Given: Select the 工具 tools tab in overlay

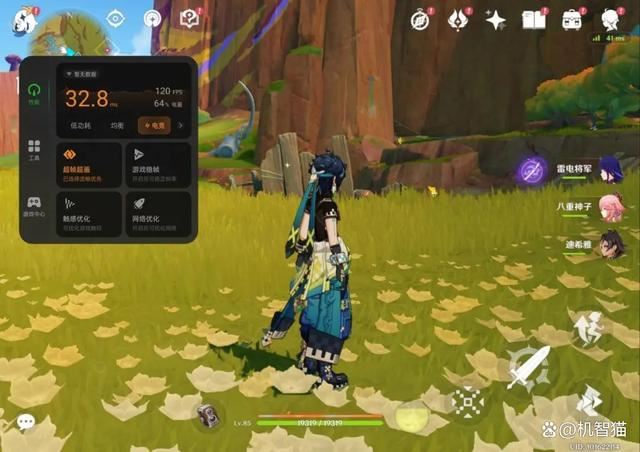Looking at the screenshot, I should click(x=34, y=150).
